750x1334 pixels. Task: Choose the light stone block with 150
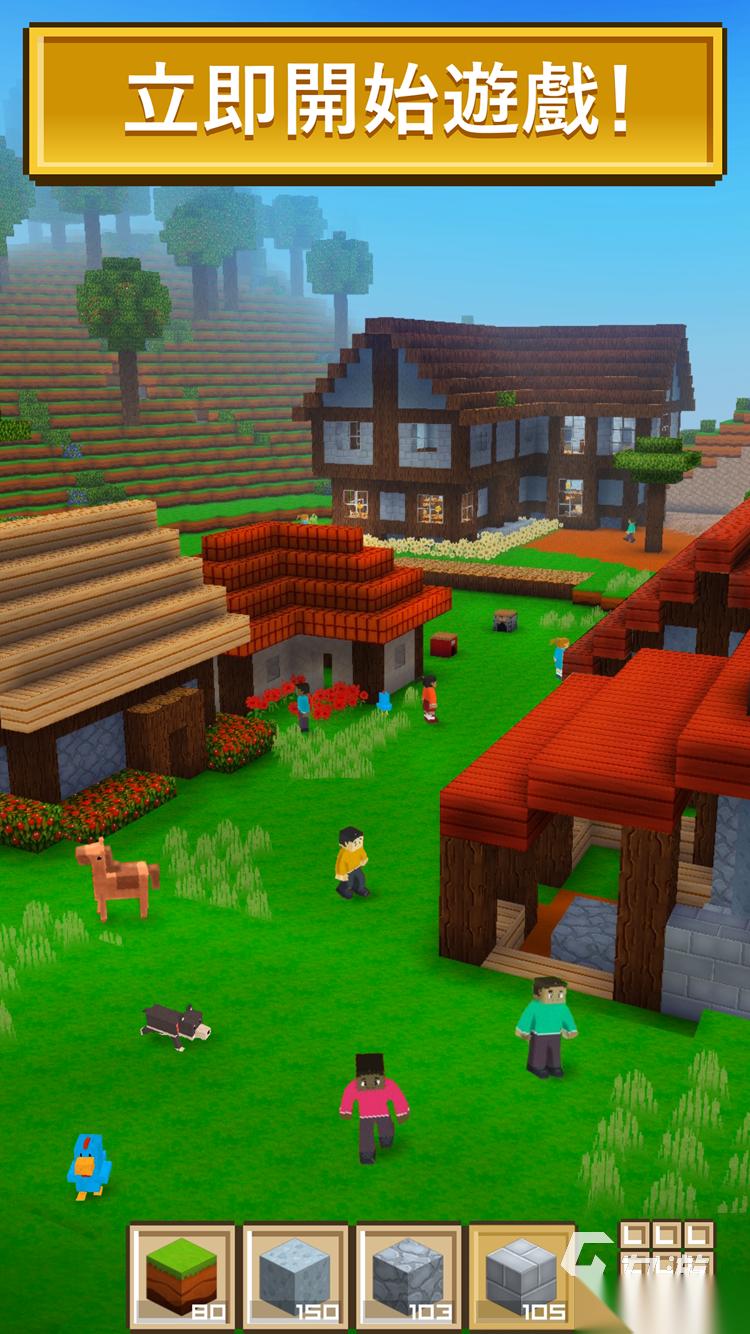coord(295,1277)
